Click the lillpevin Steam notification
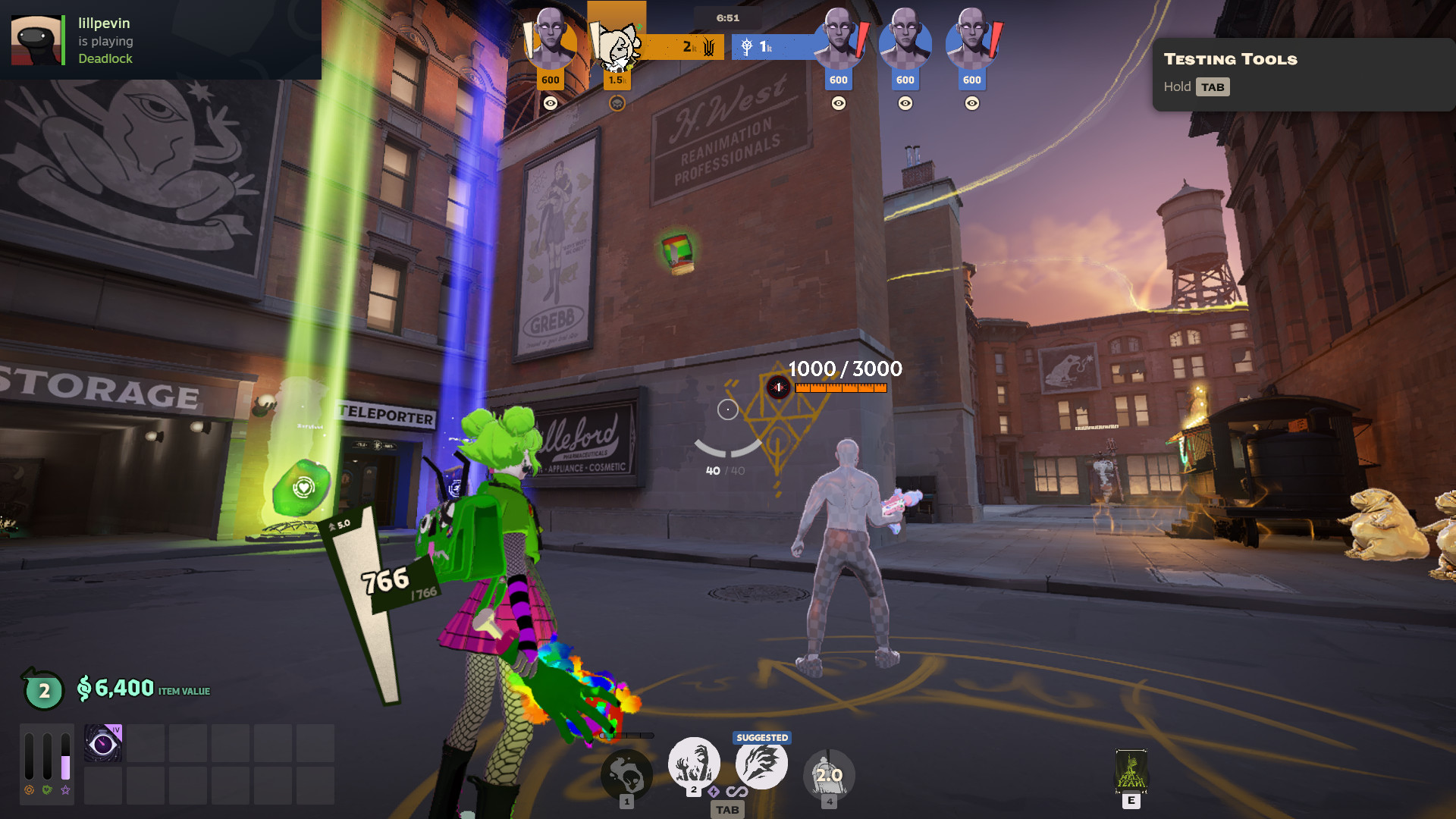Screen dimensions: 1456x819 [160, 40]
